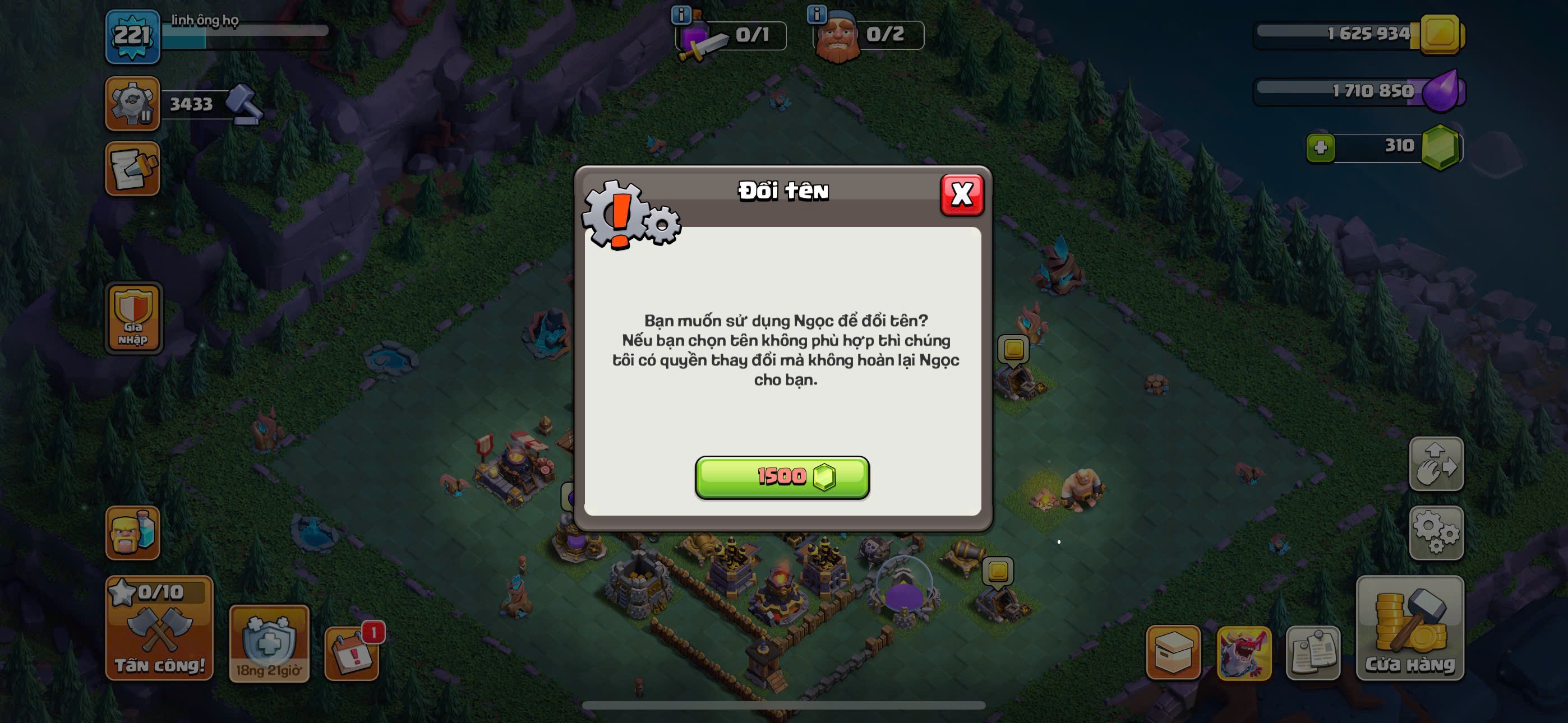Open the calendar events icon

tap(351, 653)
